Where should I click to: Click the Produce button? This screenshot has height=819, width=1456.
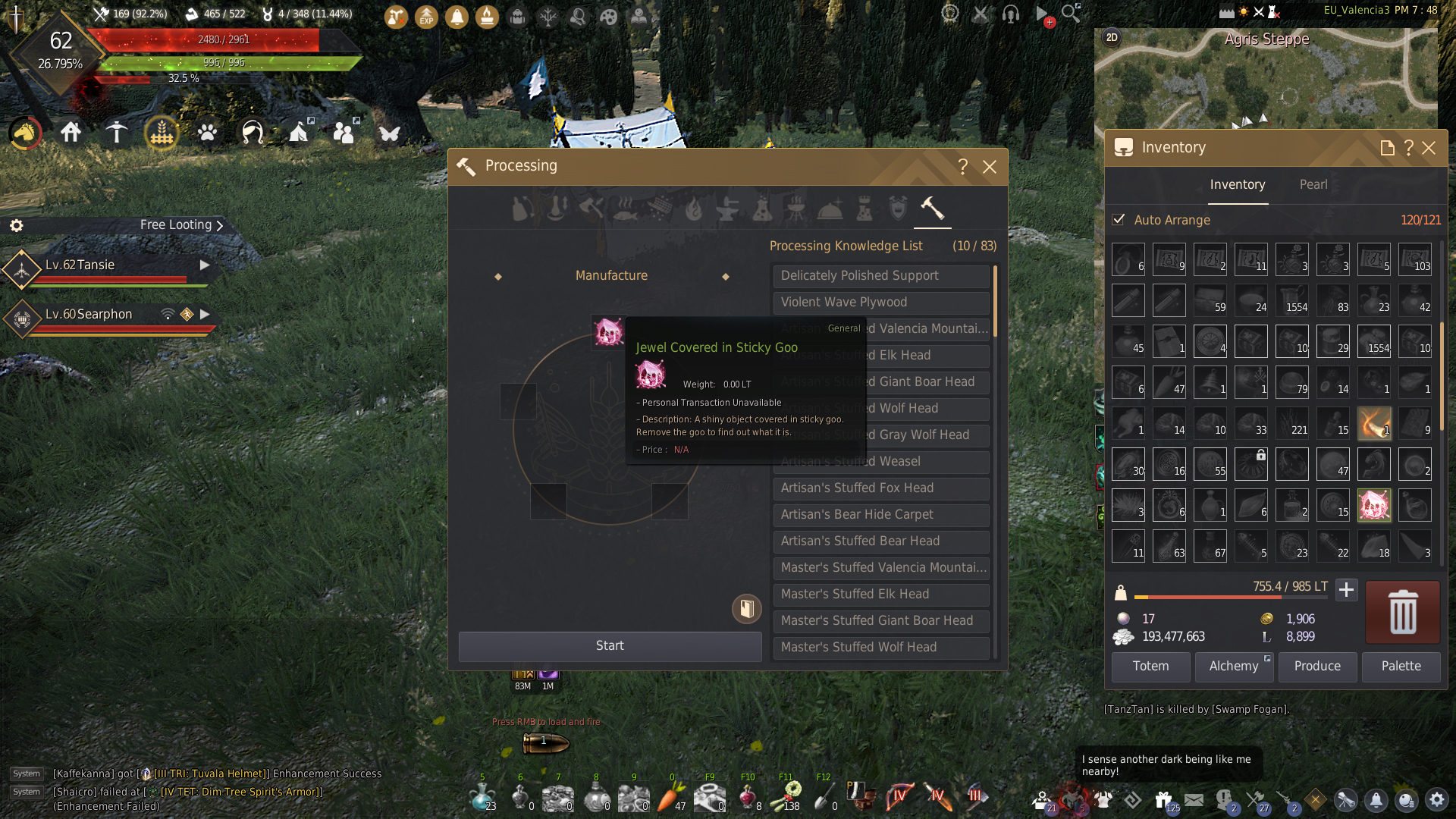click(1317, 667)
